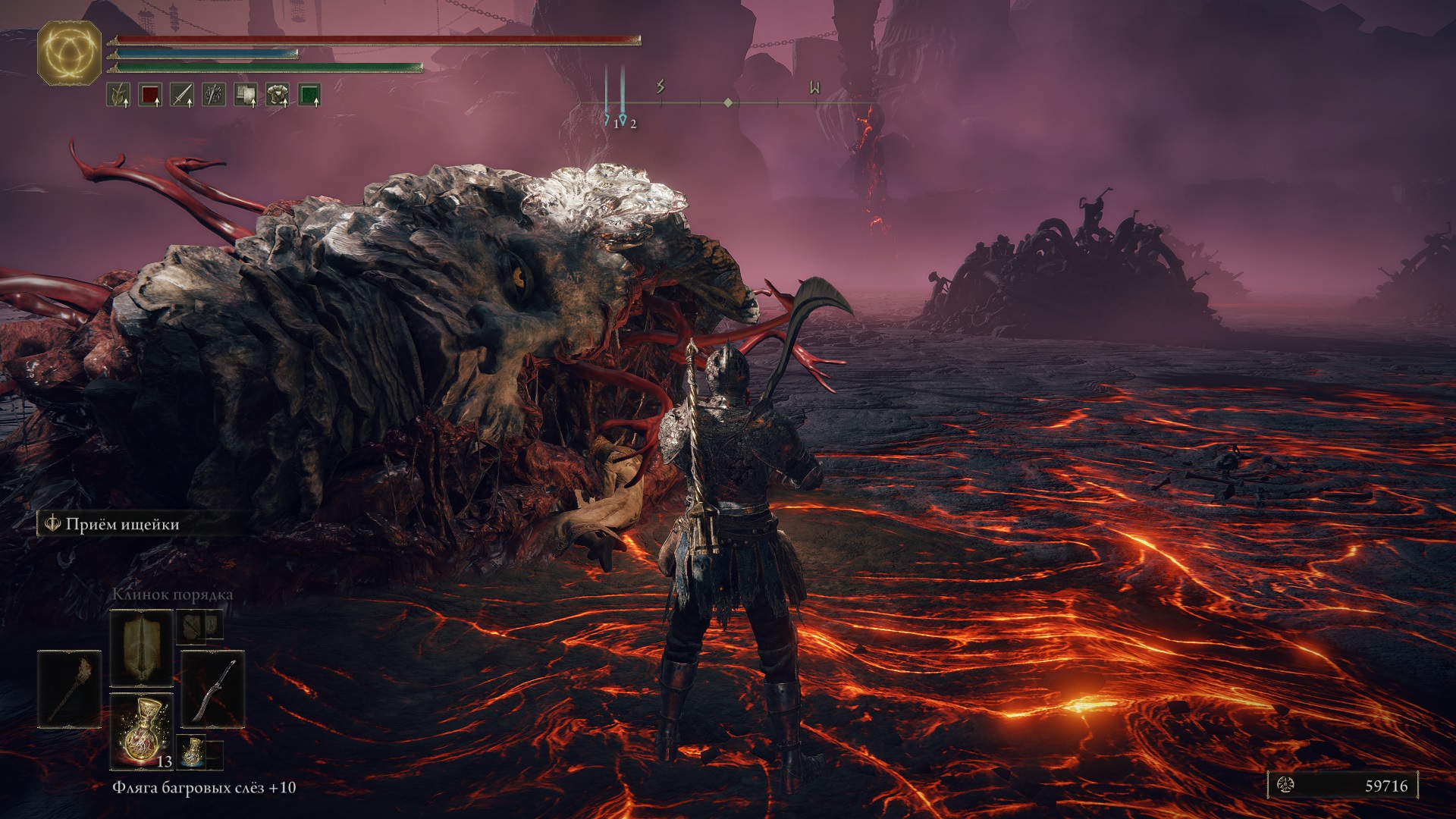Select the crossed blades buff icon
Screen dimensions: 1456x819
[214, 95]
